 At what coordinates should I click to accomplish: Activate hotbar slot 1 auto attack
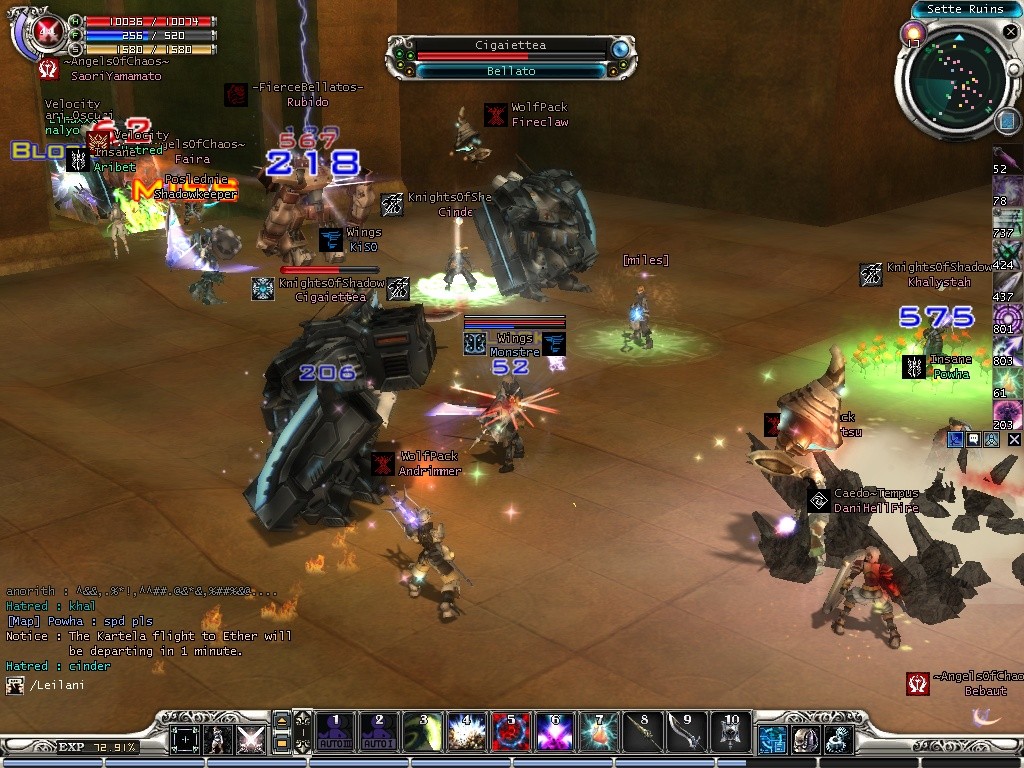(x=335, y=733)
